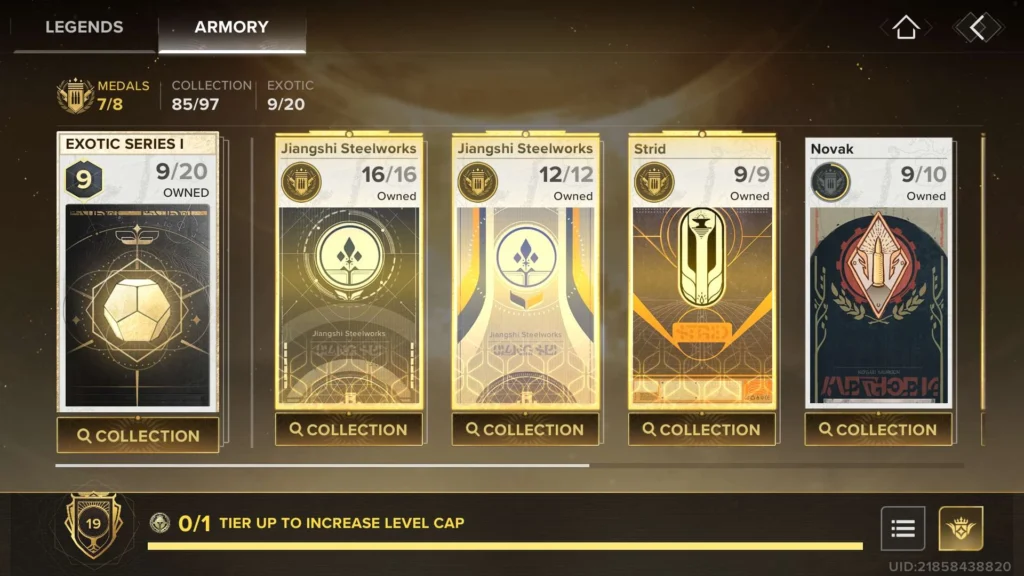View Collection under Exotic Series I
1024x576 pixels.
(x=138, y=436)
